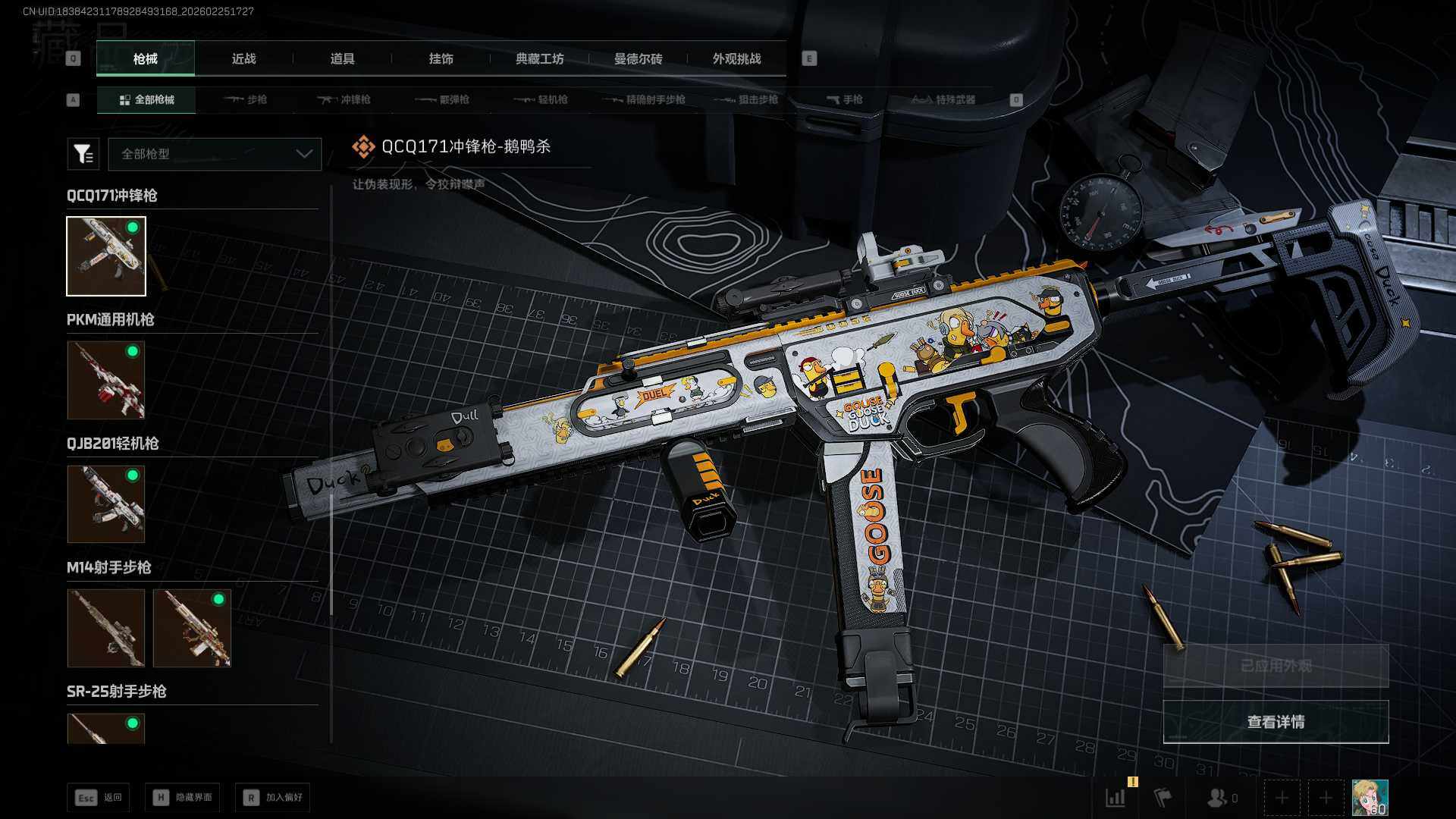This screenshot has height=819, width=1456.
Task: Switch to the 近战 tab
Action: [243, 58]
